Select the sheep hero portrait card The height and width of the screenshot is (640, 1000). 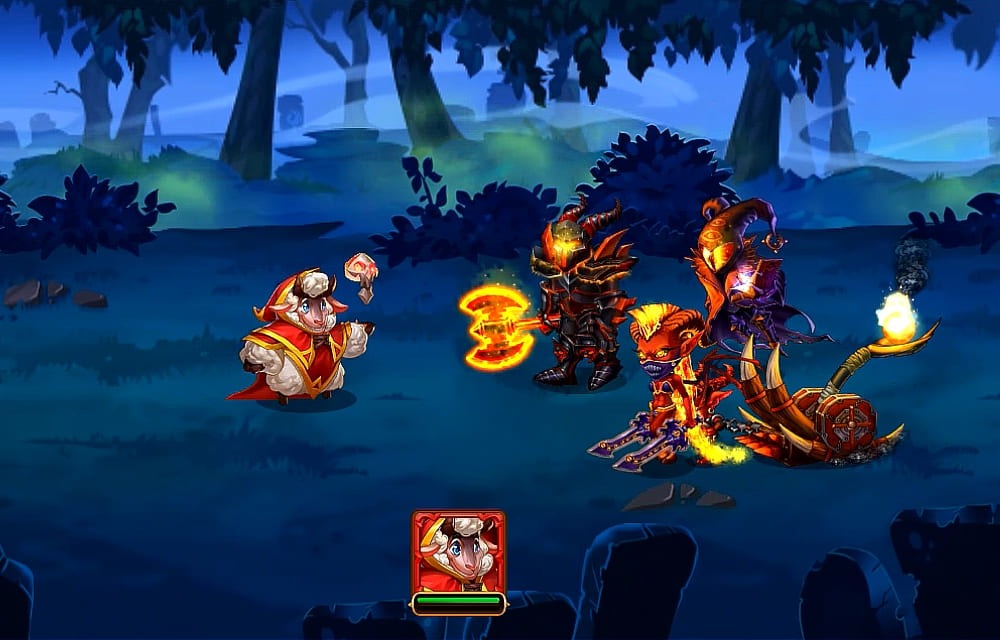click(458, 553)
